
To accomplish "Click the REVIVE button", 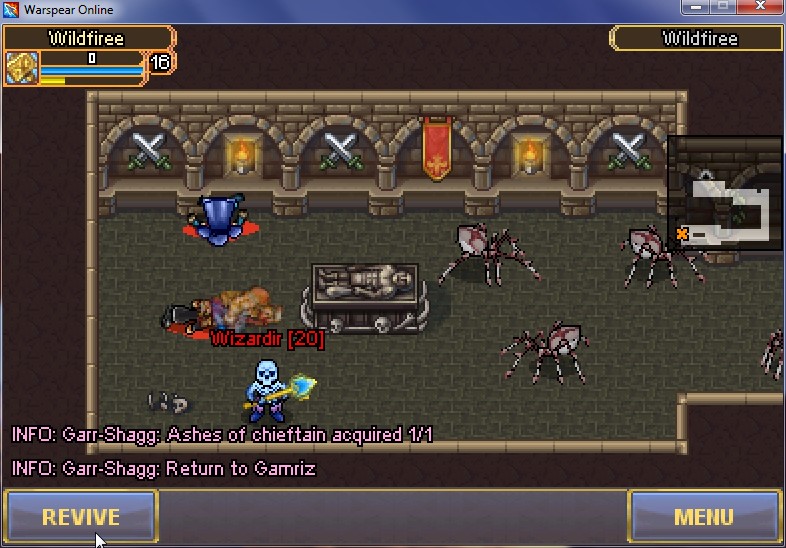I will 81,517.
